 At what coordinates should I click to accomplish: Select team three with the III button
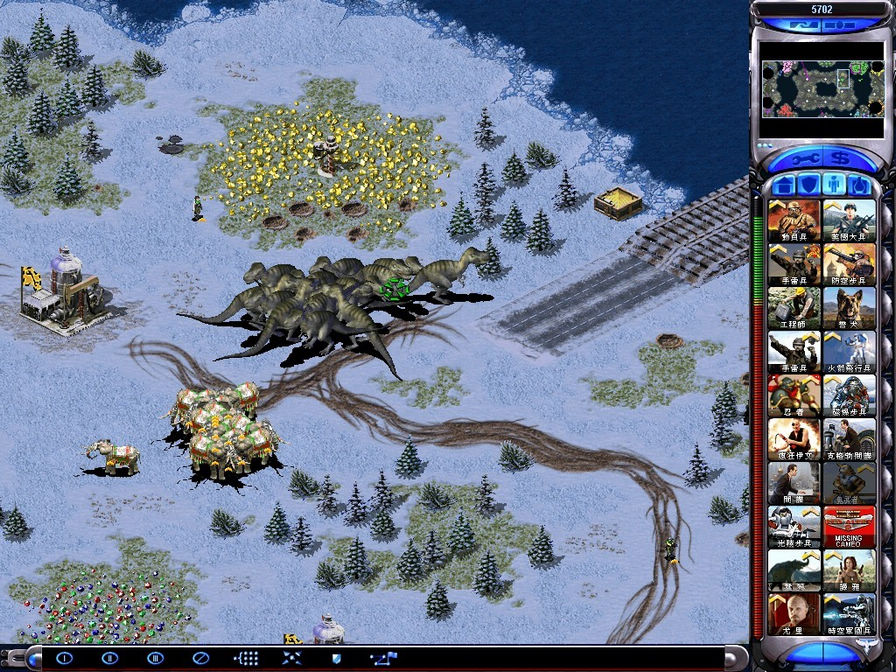tap(155, 658)
